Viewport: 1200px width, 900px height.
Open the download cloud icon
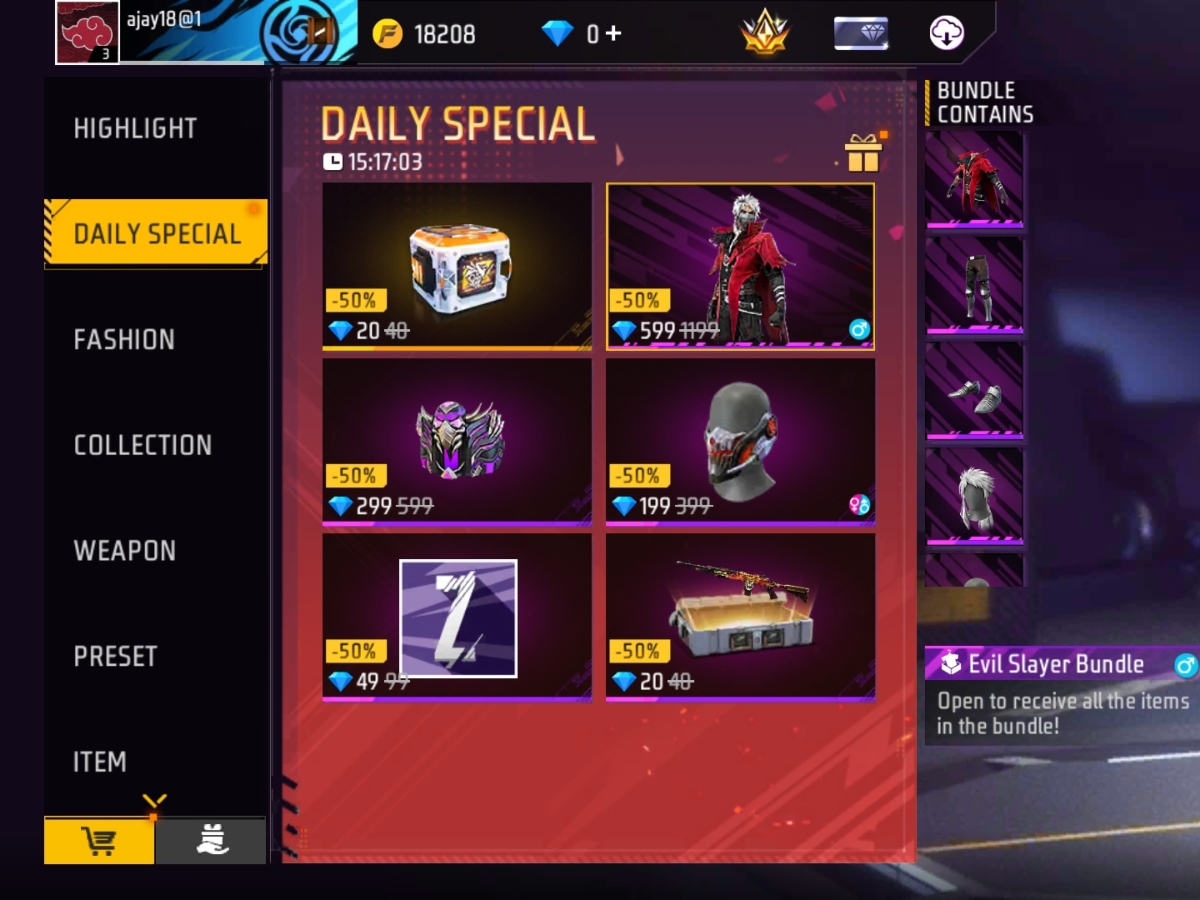(x=946, y=33)
